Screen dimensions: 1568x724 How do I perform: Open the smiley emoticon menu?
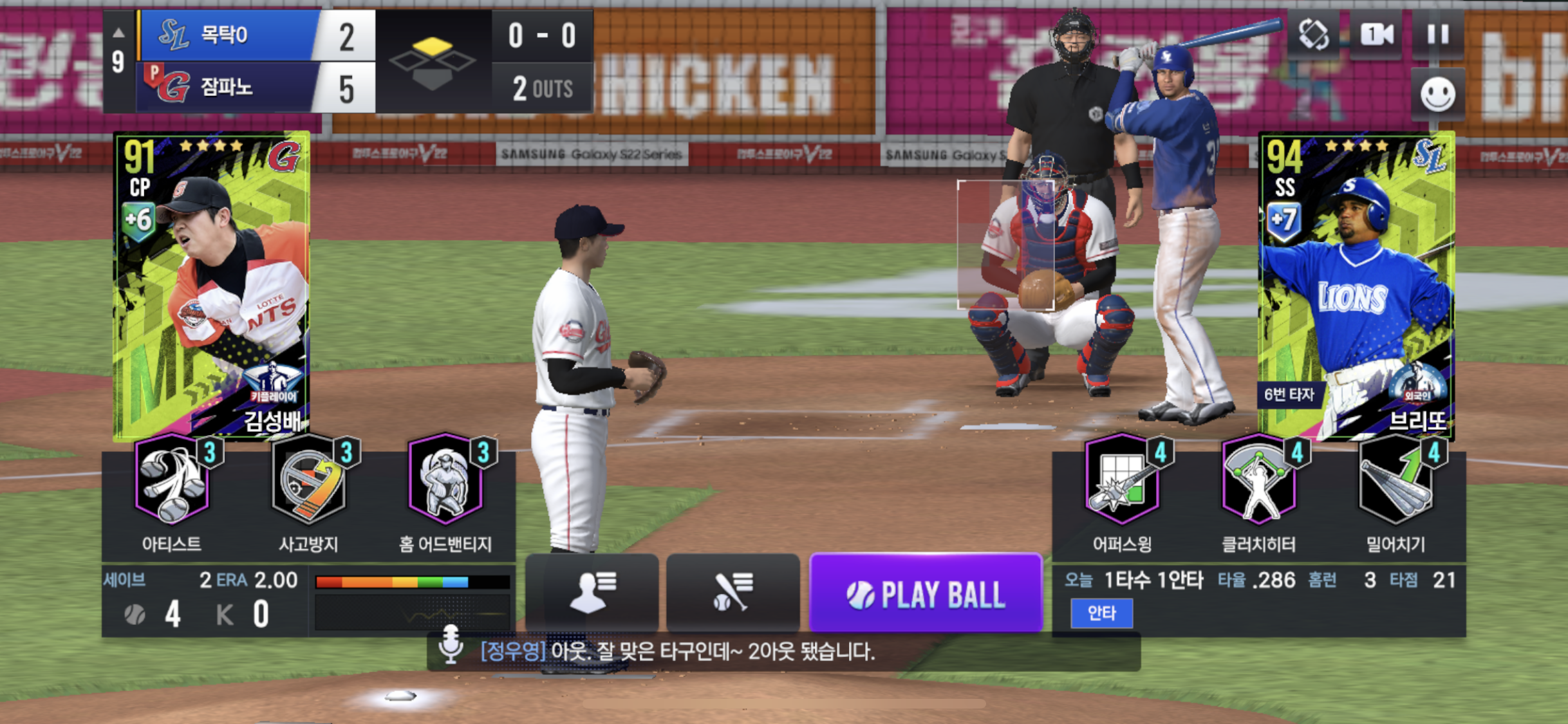[x=1437, y=95]
